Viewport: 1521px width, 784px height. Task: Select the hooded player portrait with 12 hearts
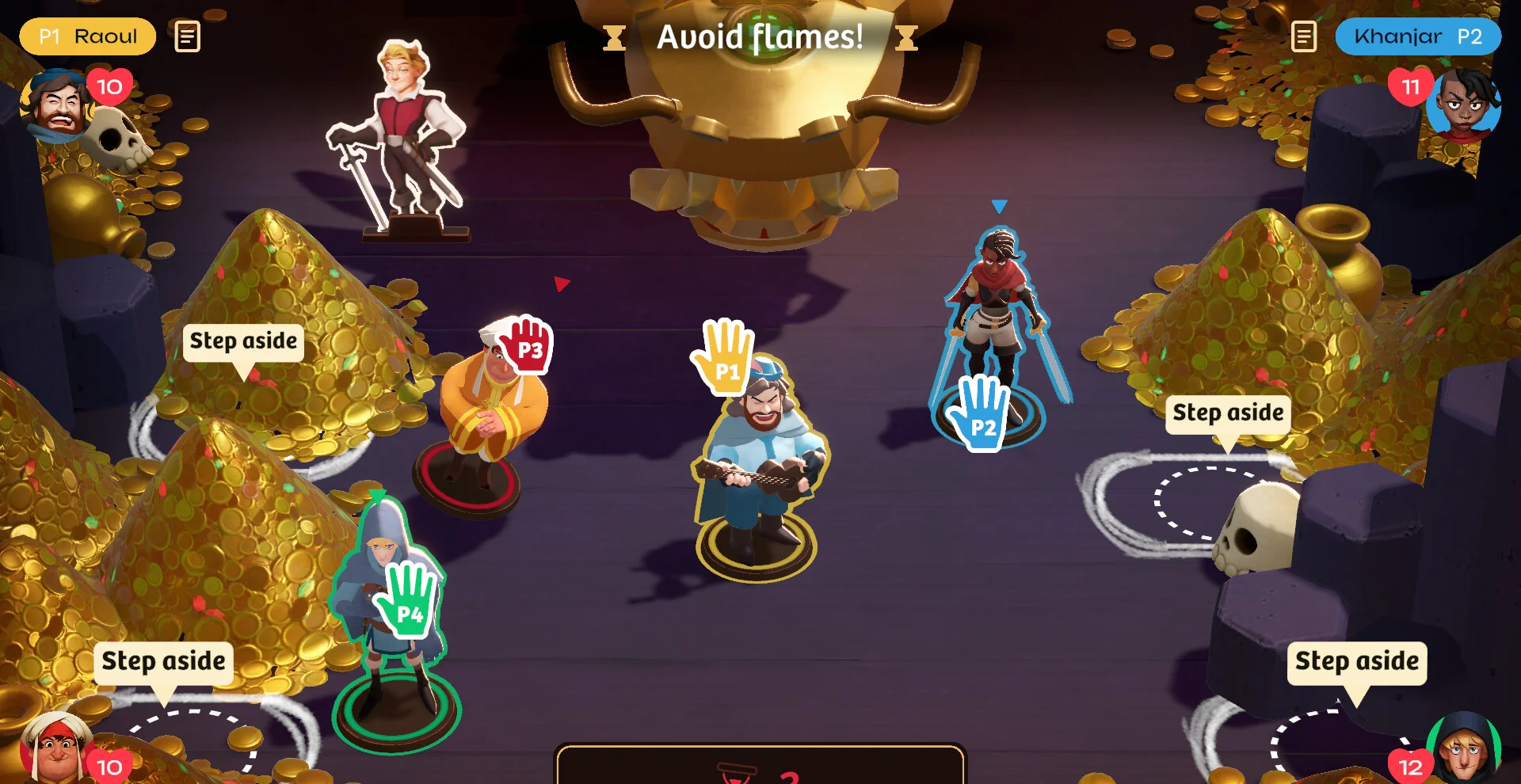1464,747
